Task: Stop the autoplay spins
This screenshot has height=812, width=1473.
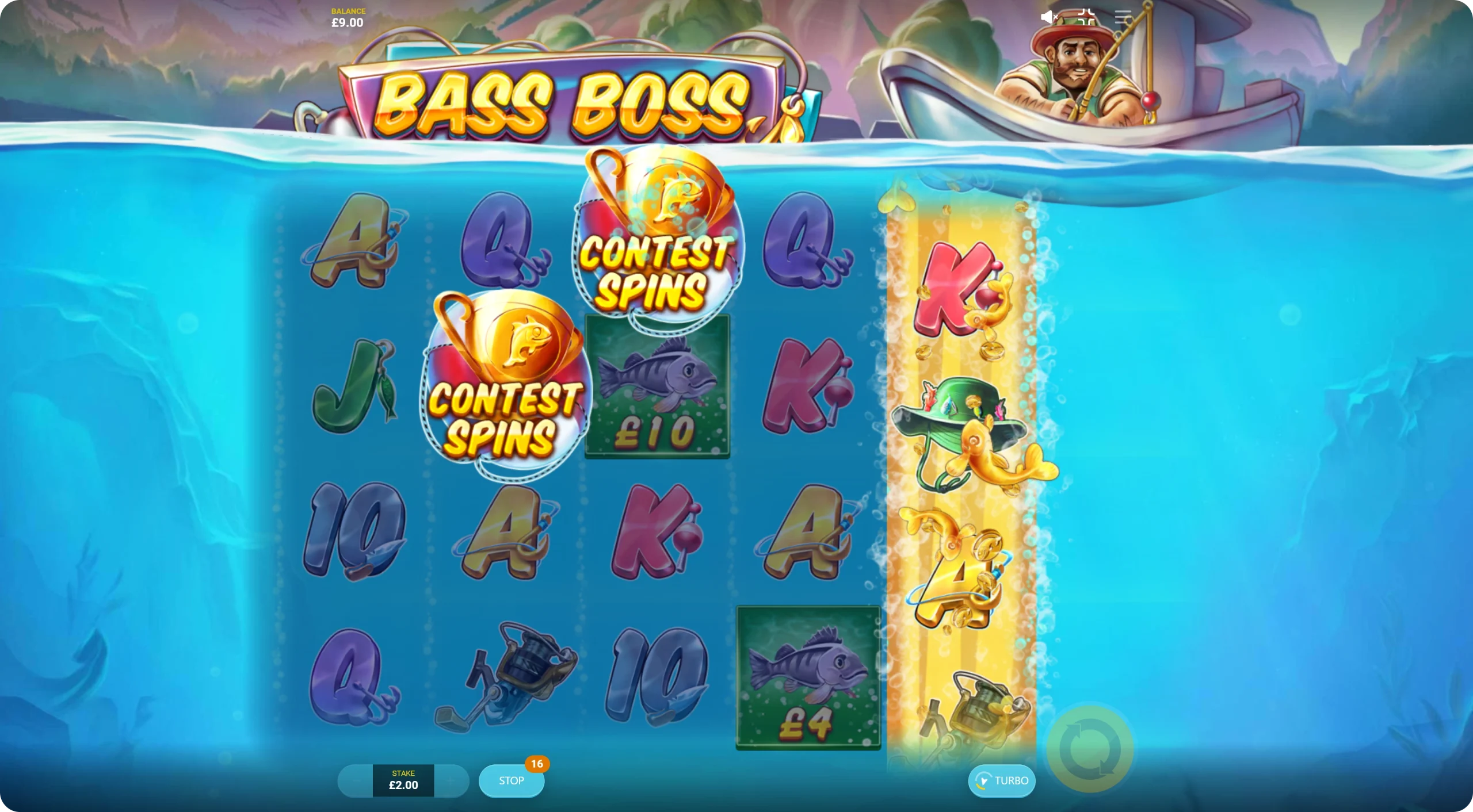Action: [511, 780]
